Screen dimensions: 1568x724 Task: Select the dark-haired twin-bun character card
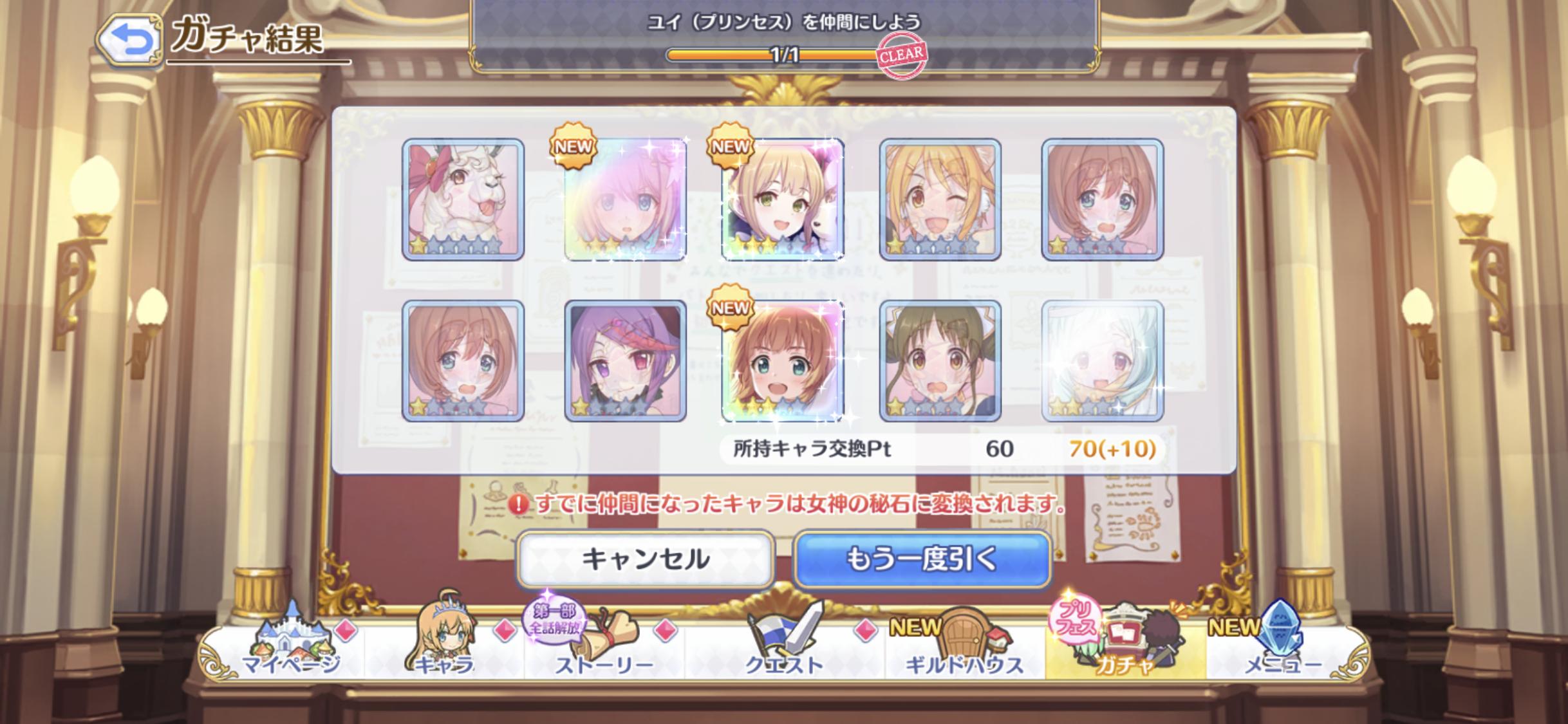point(940,360)
